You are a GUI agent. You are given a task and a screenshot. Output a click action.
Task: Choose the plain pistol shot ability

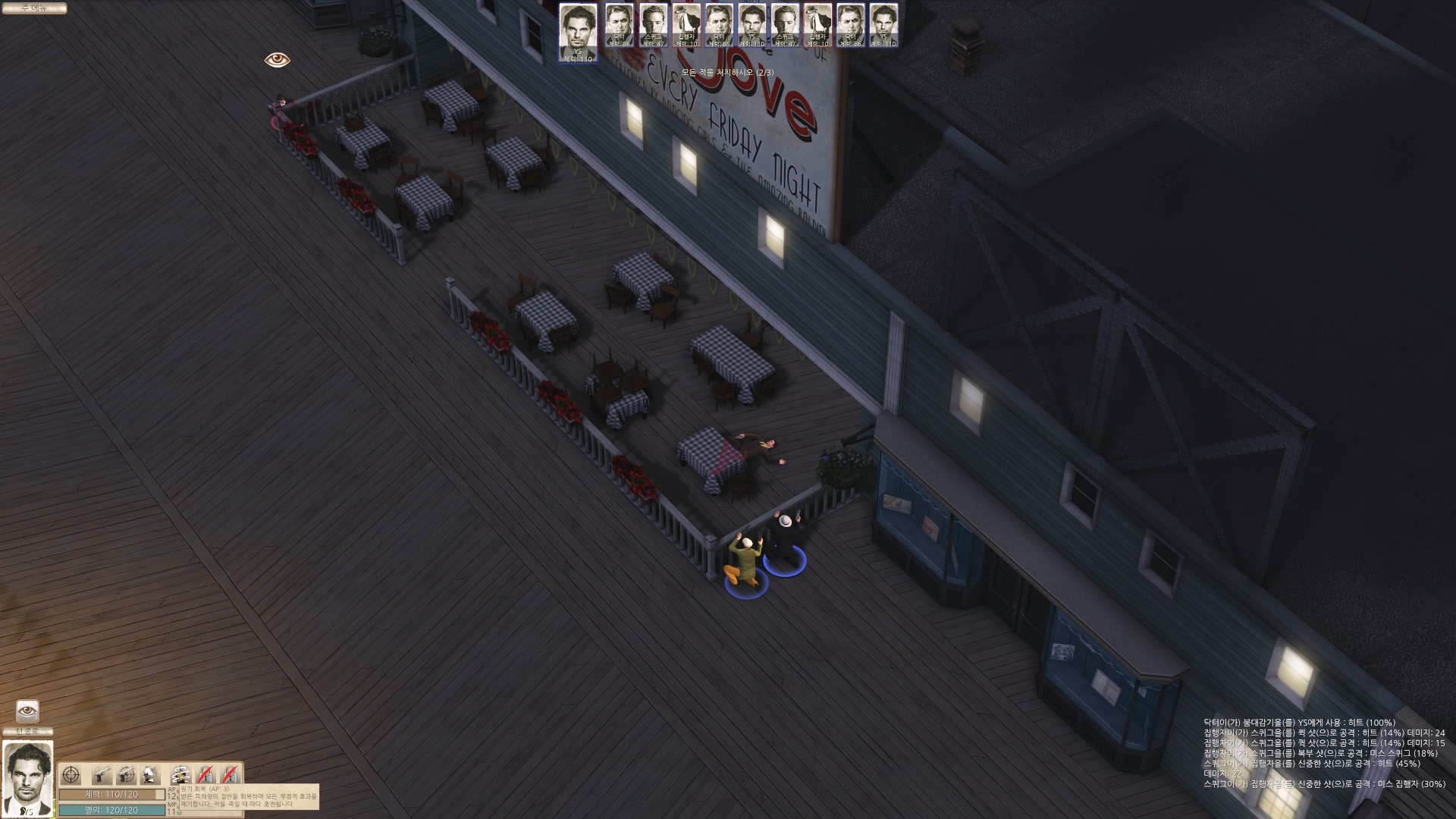coord(102,775)
